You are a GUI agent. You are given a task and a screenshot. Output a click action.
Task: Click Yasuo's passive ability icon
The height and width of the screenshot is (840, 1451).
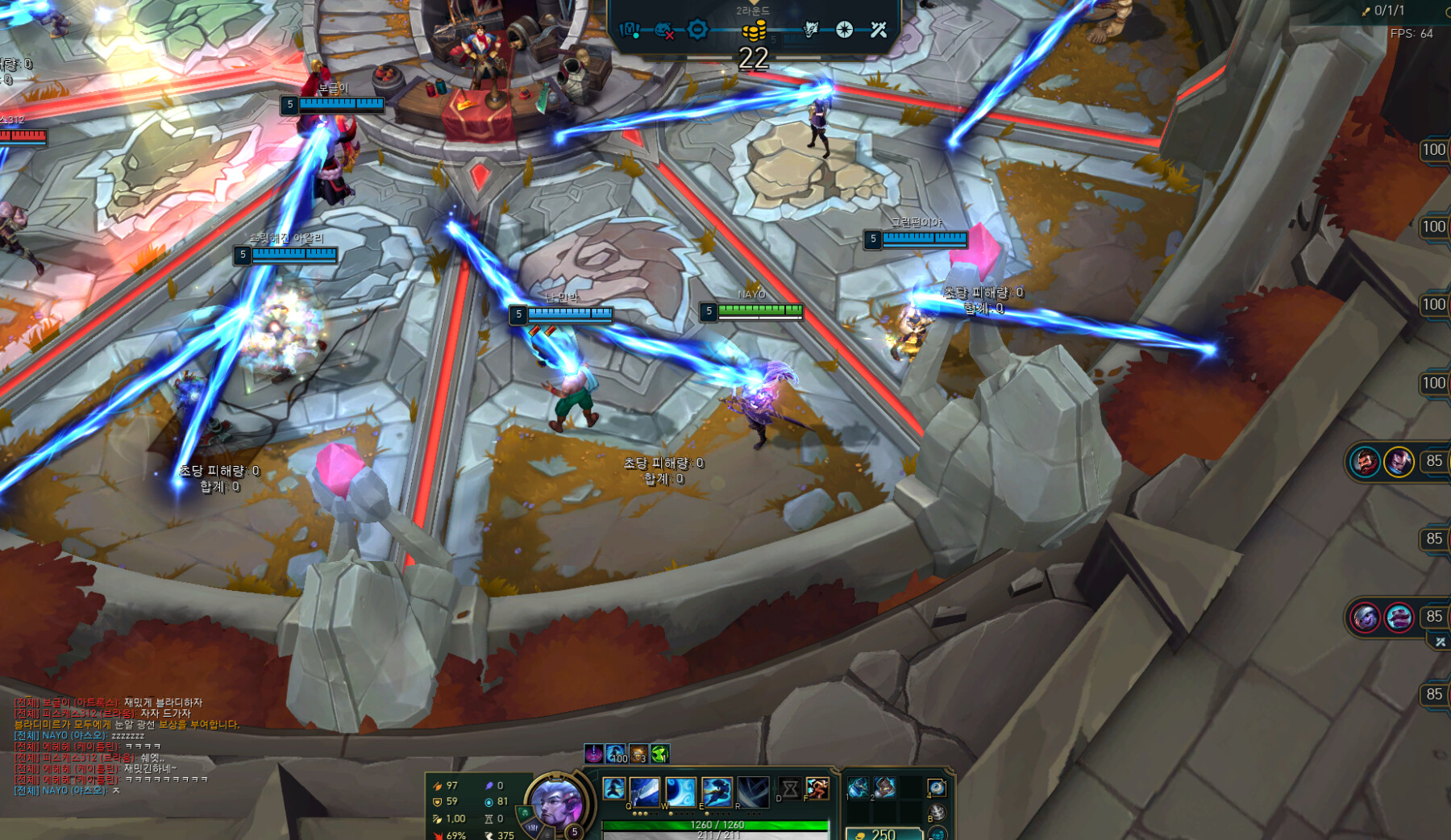(x=613, y=788)
